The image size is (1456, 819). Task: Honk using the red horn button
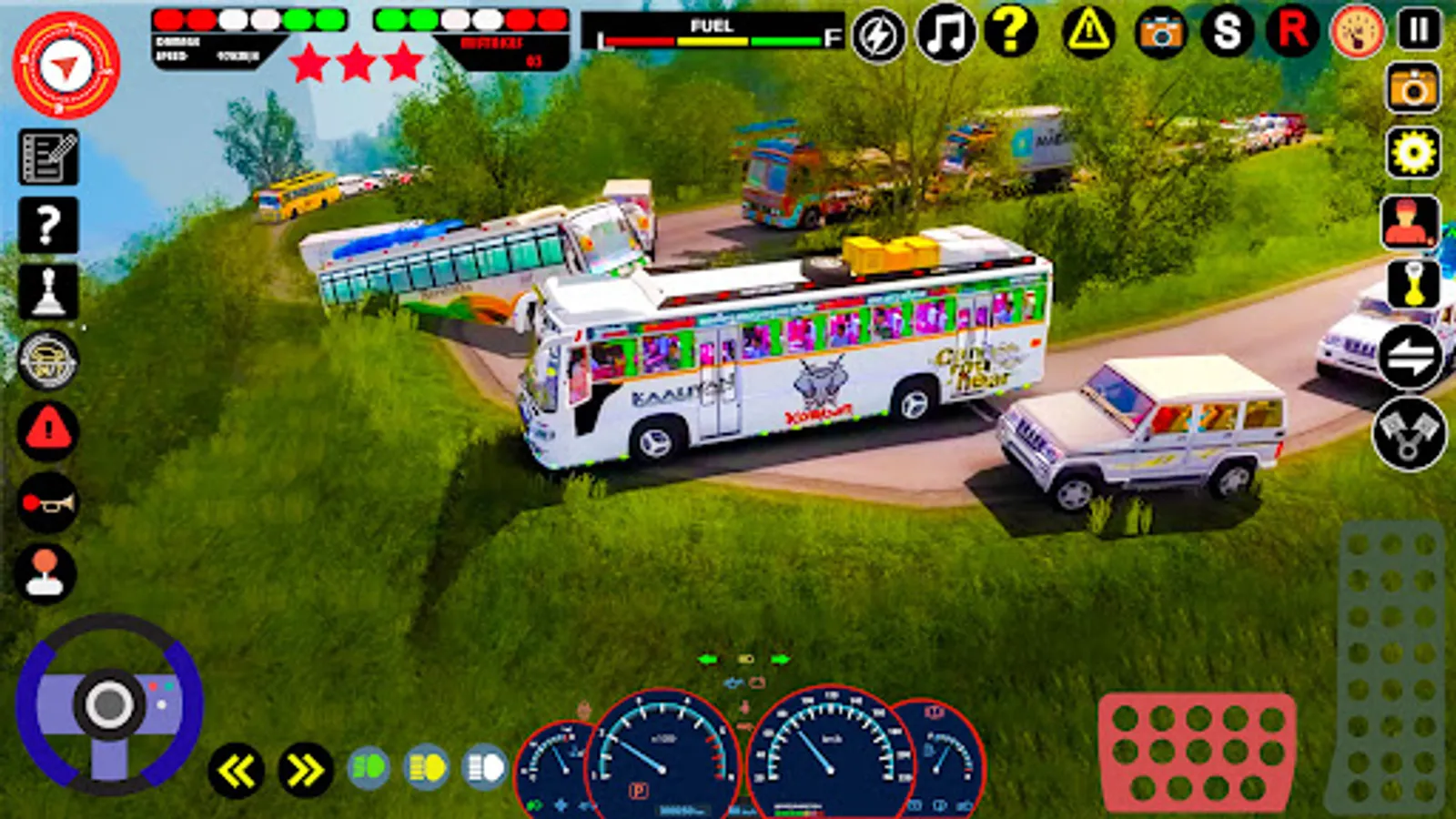pos(47,501)
